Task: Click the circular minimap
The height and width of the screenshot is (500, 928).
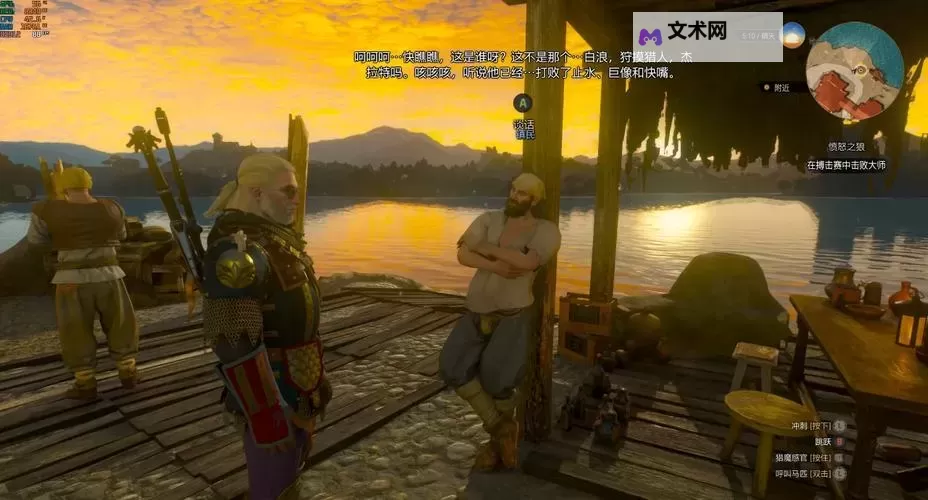Action: (854, 71)
